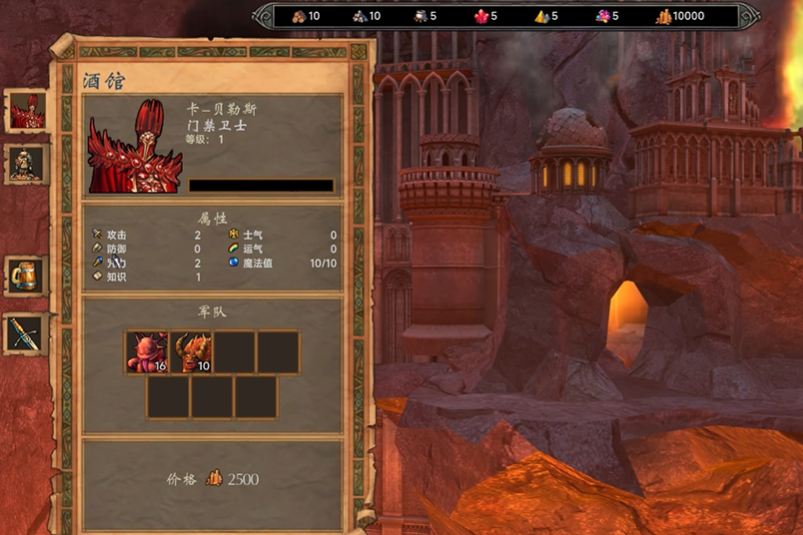Open the beer mug tavern tab
The width and height of the screenshot is (803, 535).
[25, 275]
